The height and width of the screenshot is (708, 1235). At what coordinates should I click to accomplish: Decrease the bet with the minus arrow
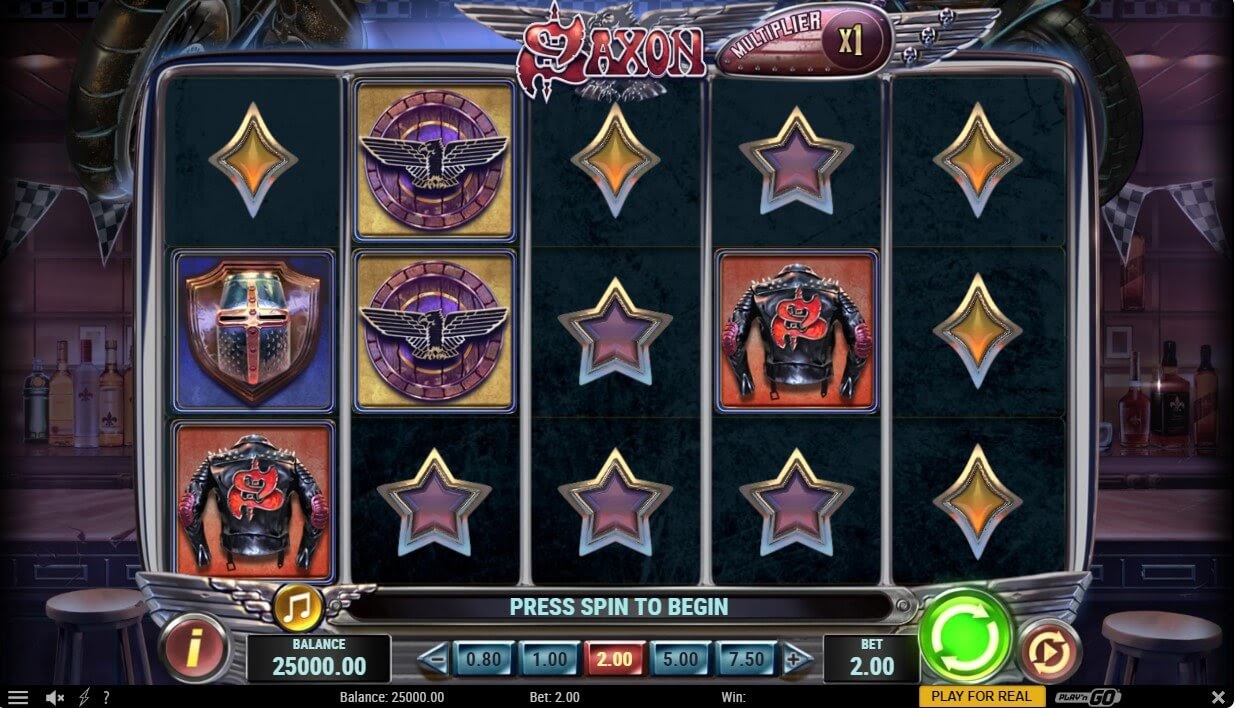point(432,659)
